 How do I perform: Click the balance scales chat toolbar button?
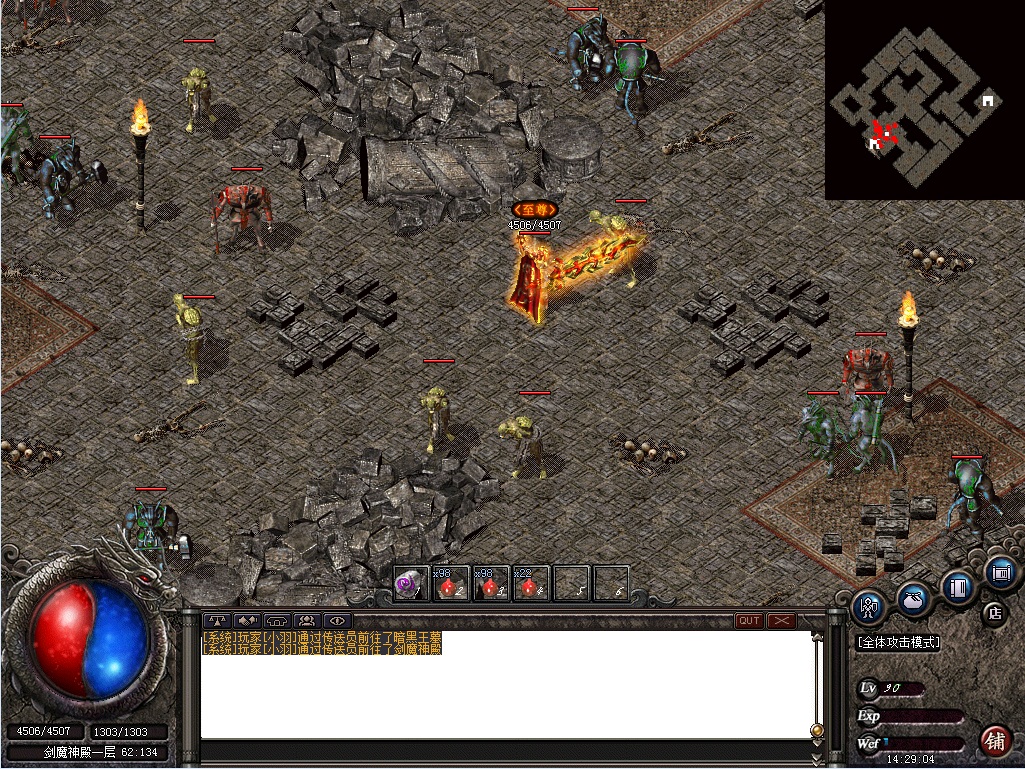(x=217, y=621)
